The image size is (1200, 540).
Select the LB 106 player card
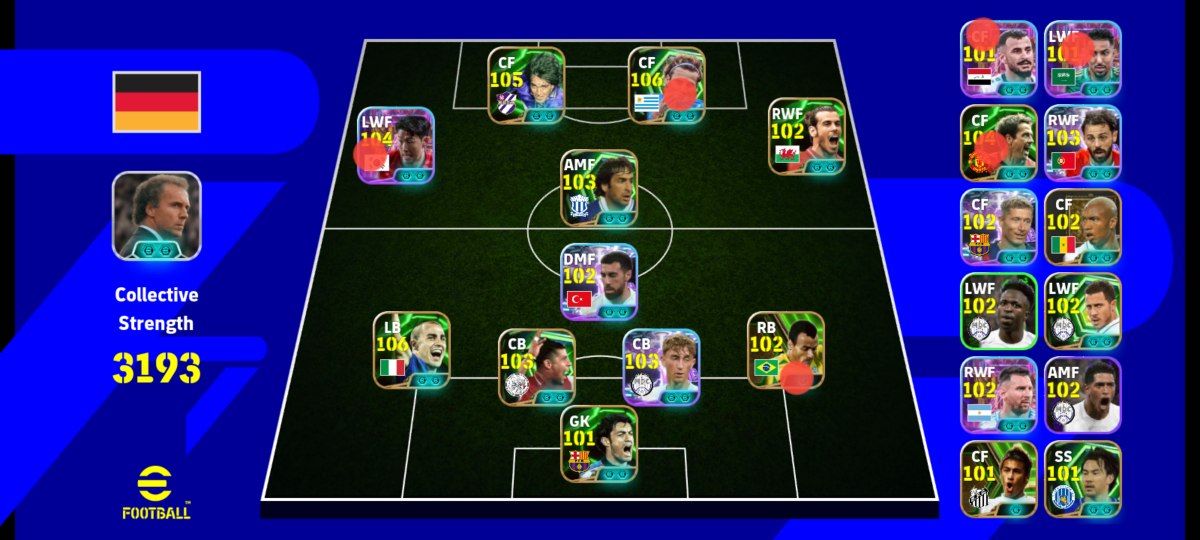tap(411, 350)
